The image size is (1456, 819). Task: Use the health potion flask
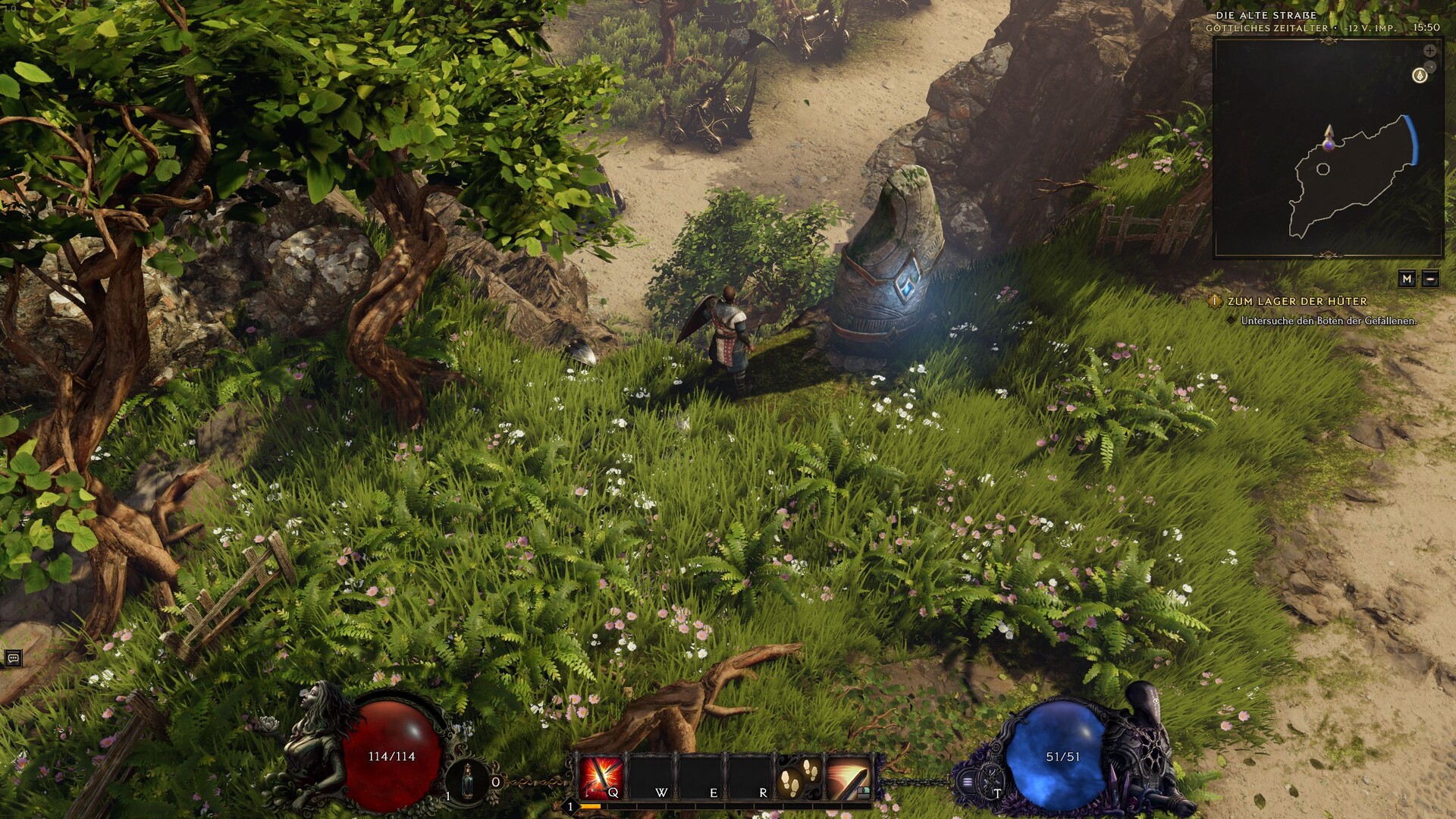pos(468,780)
